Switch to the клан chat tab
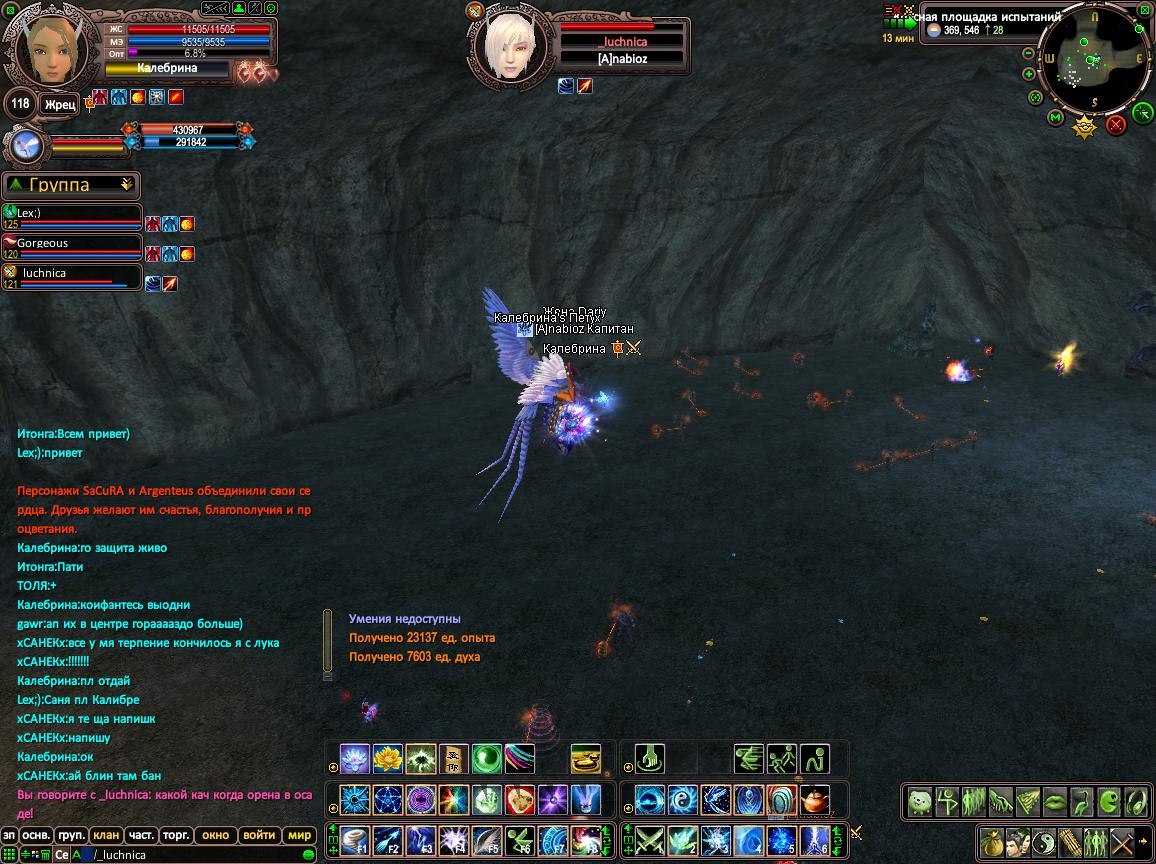 tap(105, 835)
